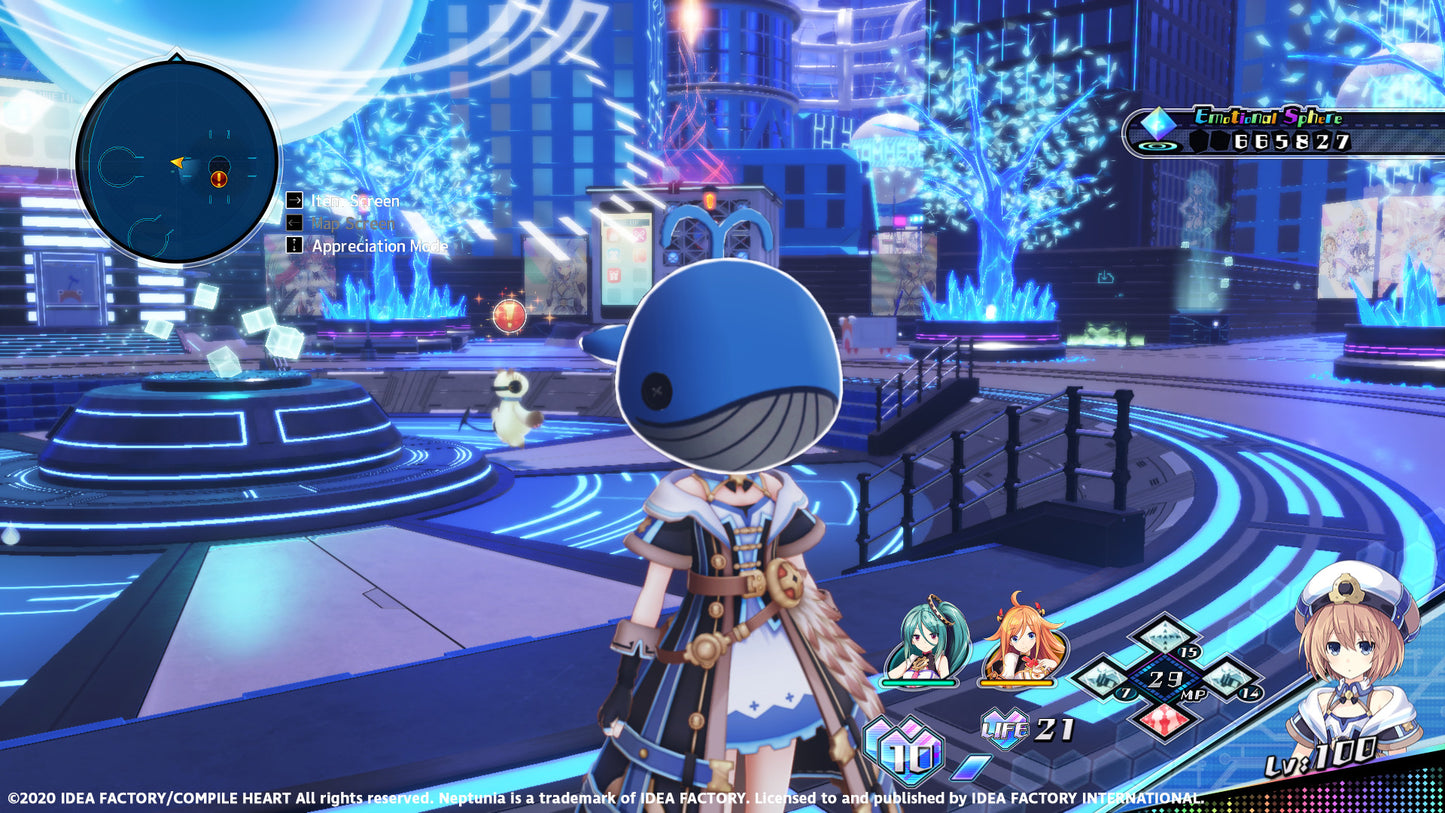Click the Item Screen right-arrow icon

coord(294,201)
